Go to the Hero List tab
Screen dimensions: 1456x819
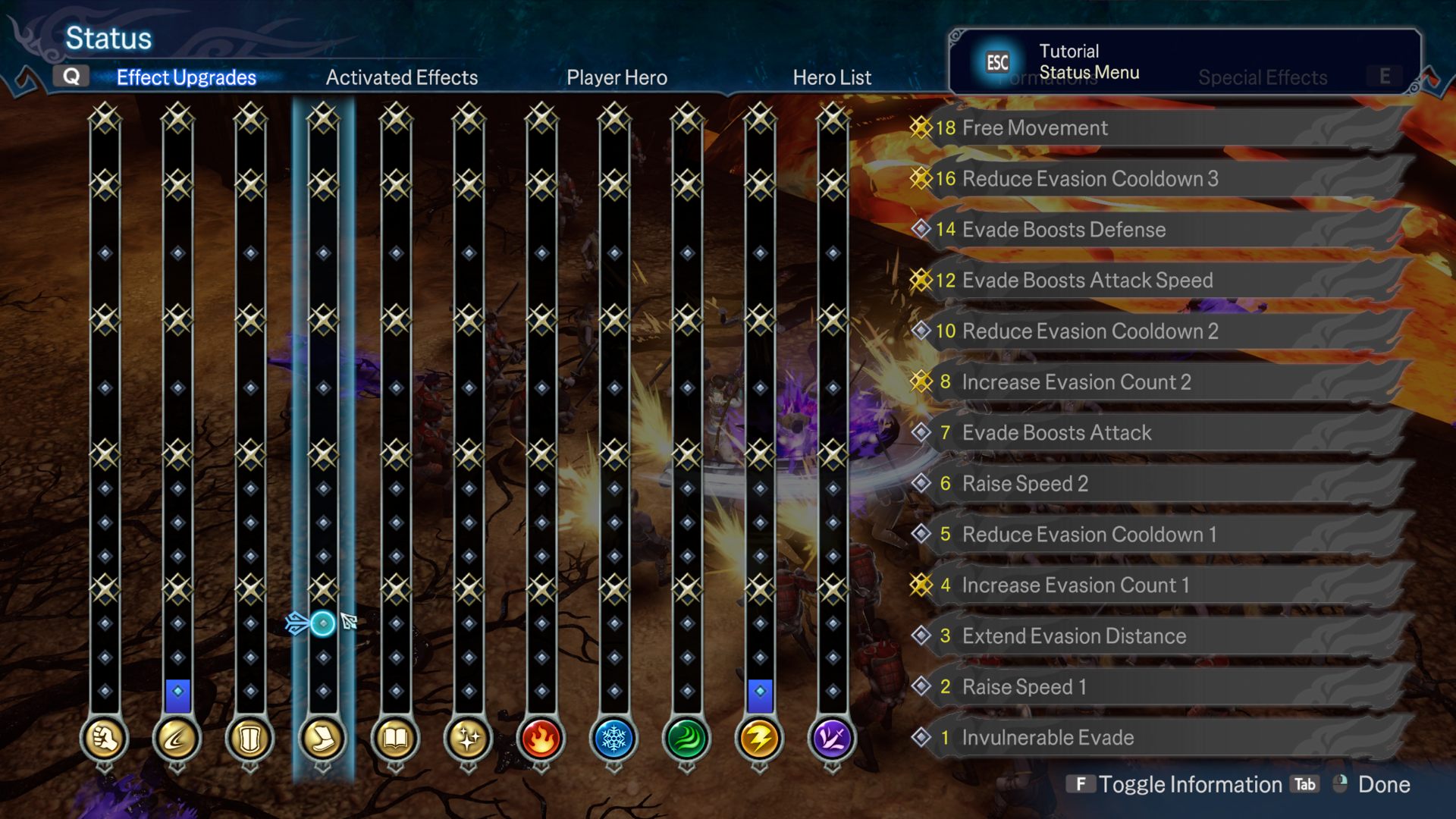832,77
